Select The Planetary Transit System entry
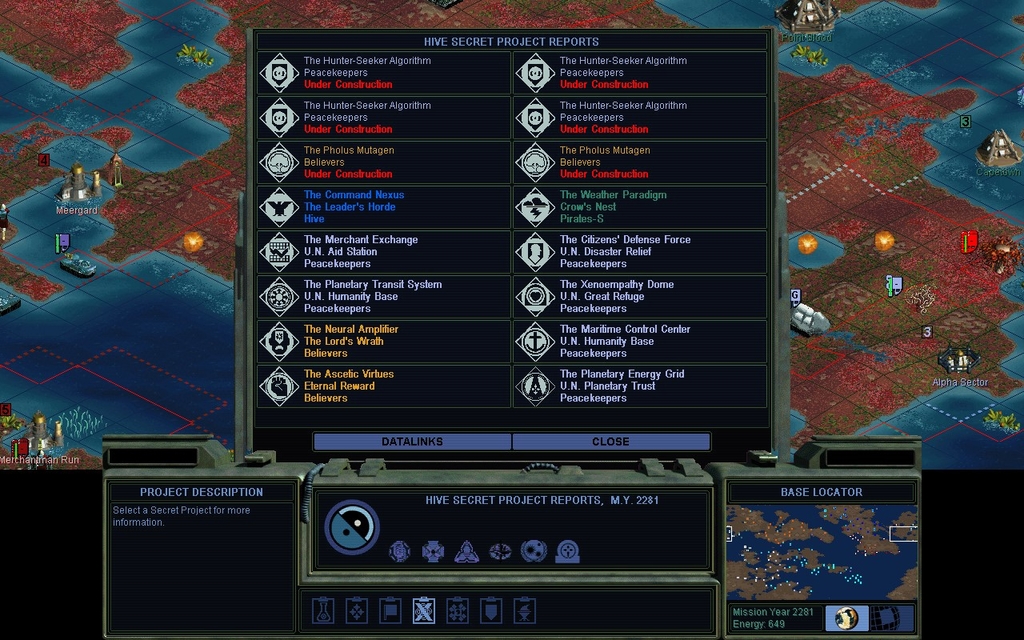This screenshot has height=640, width=1024. [x=384, y=297]
